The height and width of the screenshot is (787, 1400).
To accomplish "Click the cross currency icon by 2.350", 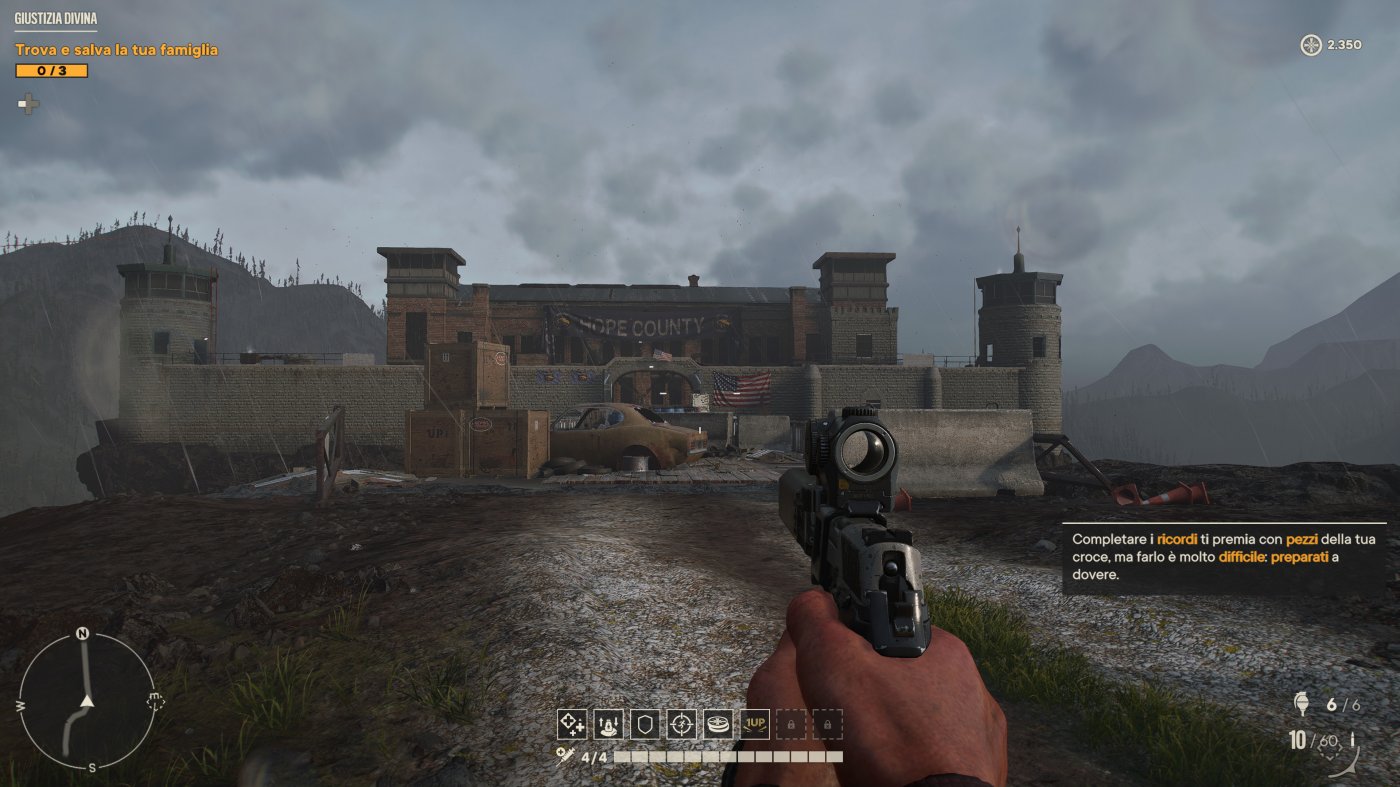I will pyautogui.click(x=1310, y=45).
